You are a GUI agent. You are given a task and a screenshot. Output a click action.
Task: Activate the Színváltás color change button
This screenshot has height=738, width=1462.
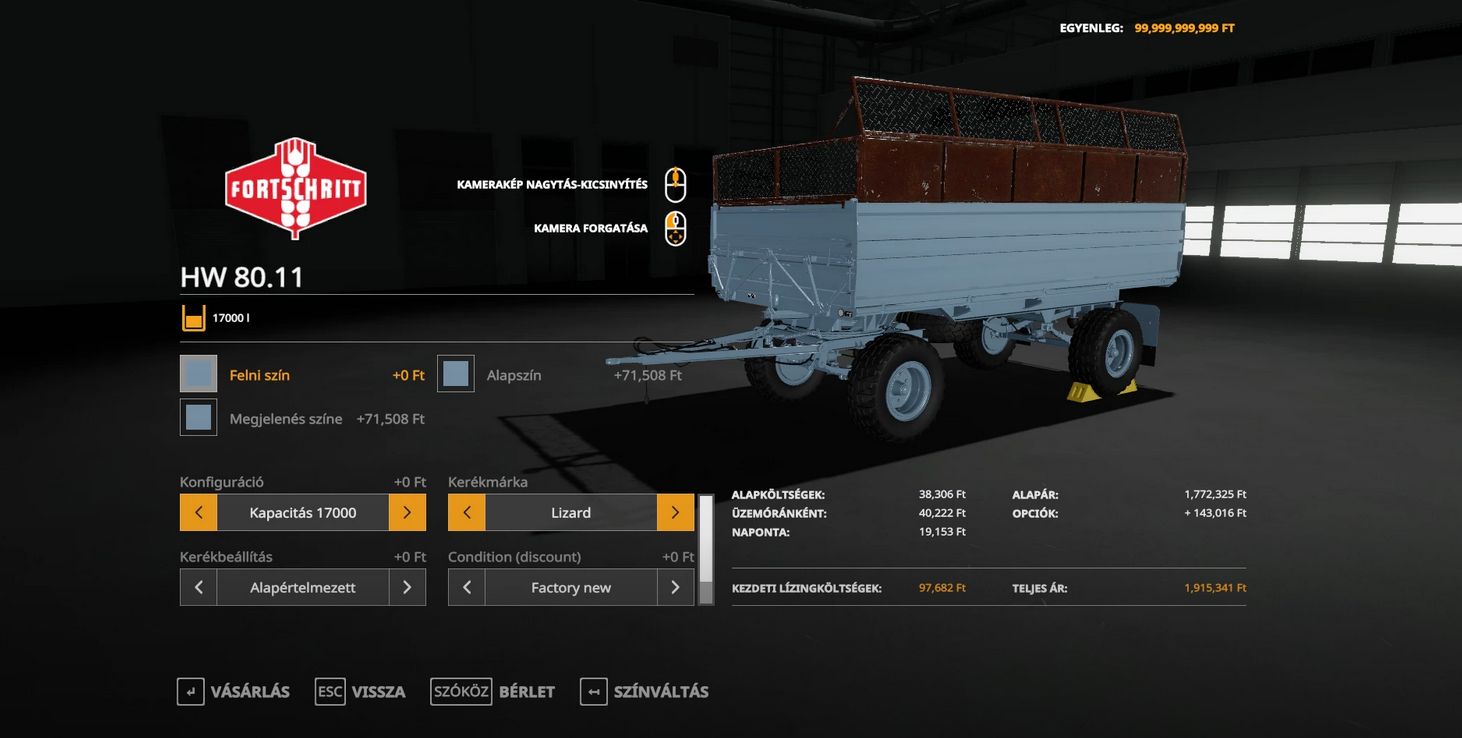coord(645,692)
